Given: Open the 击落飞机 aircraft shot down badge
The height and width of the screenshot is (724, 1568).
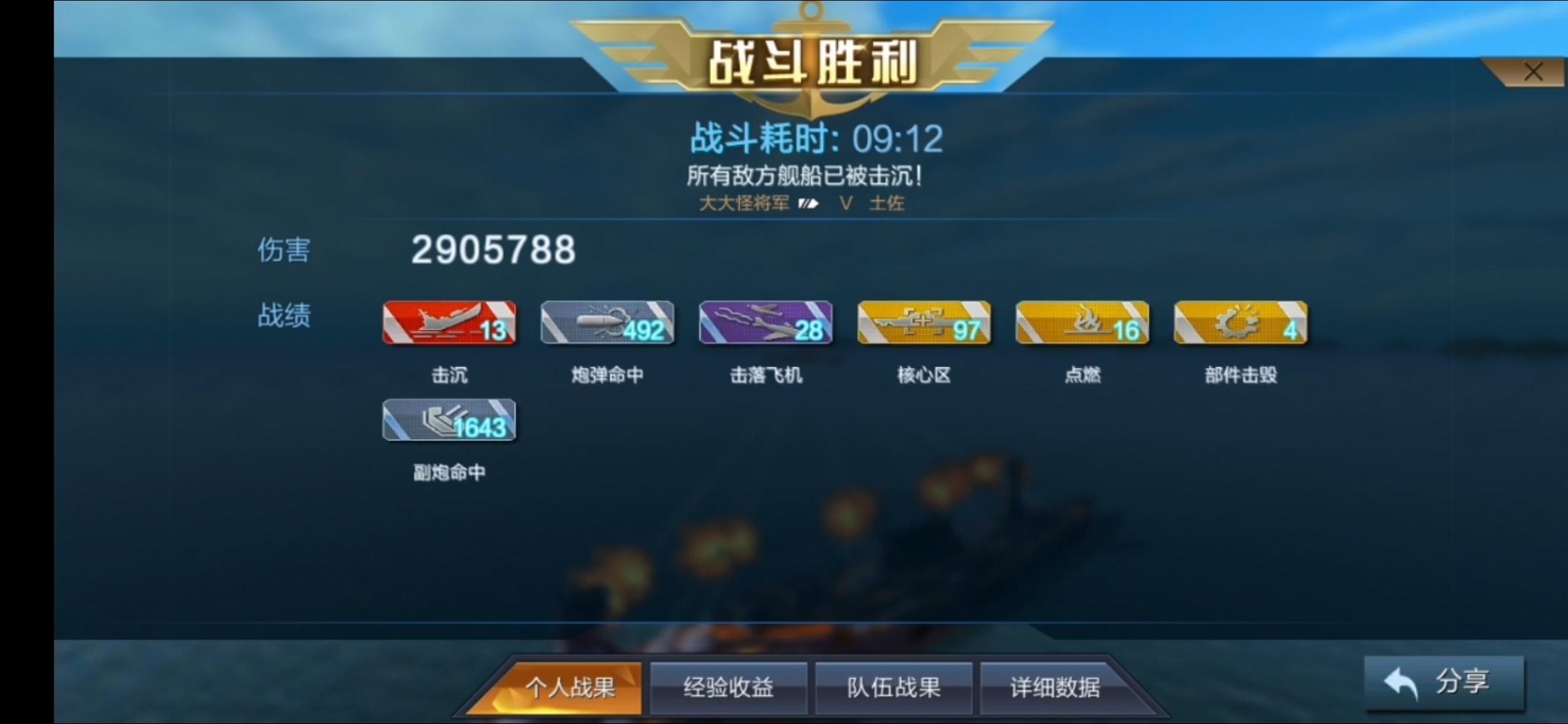Looking at the screenshot, I should [x=765, y=323].
